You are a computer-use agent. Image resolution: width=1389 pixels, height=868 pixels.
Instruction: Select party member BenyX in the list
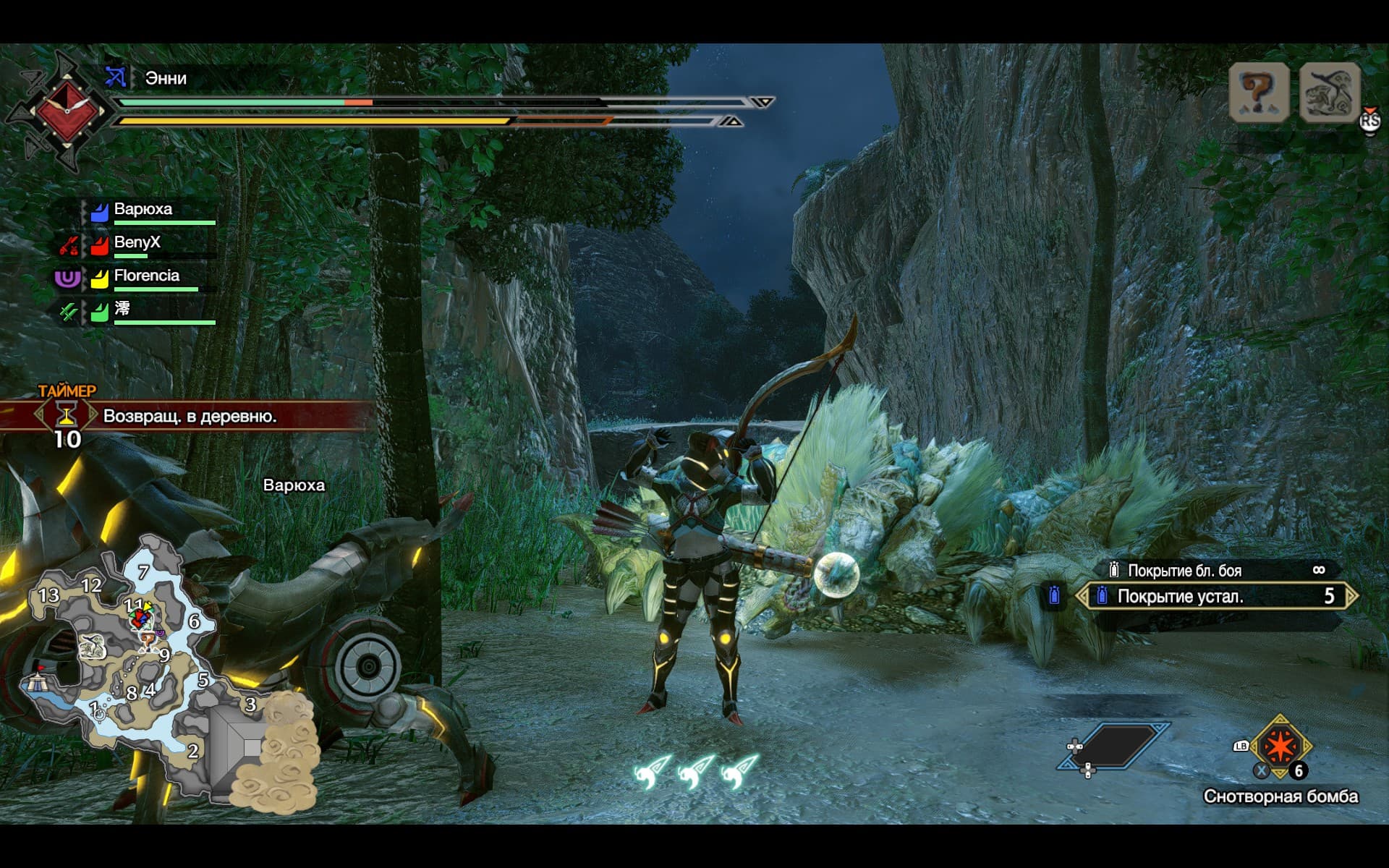tap(137, 243)
